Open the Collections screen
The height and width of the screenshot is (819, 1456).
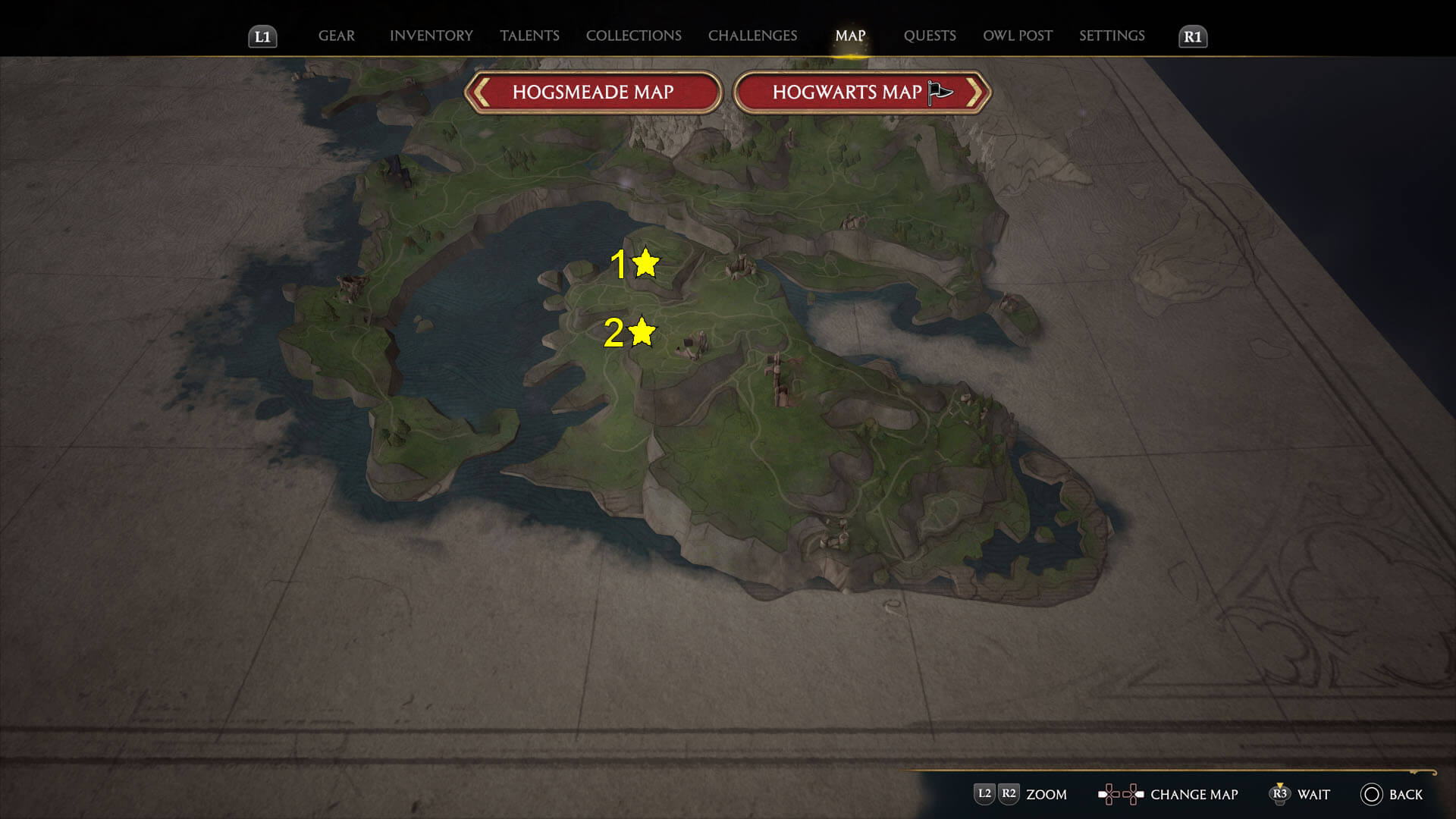(x=633, y=36)
